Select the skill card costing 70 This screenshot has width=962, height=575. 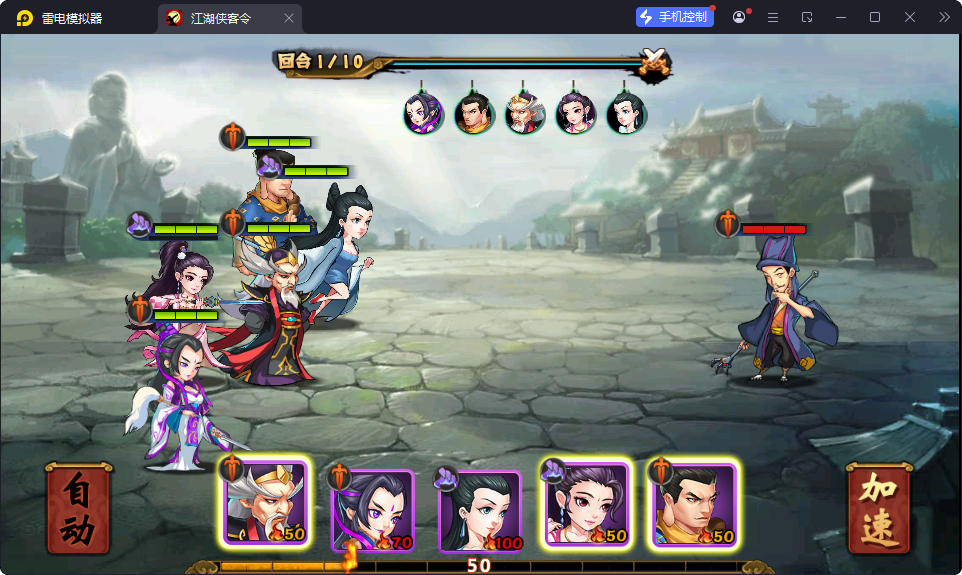click(x=373, y=510)
